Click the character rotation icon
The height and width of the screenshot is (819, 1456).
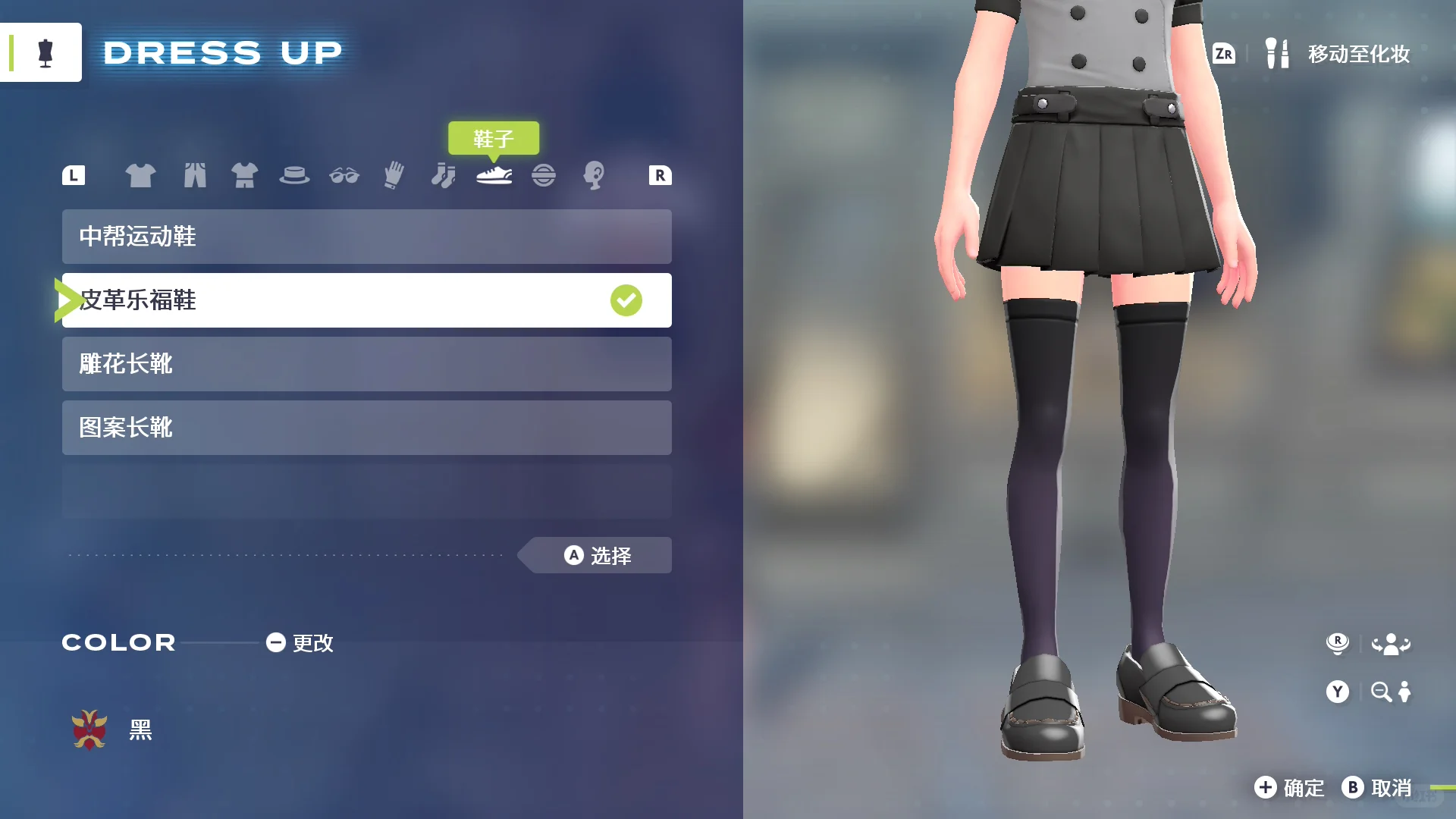(x=1394, y=643)
